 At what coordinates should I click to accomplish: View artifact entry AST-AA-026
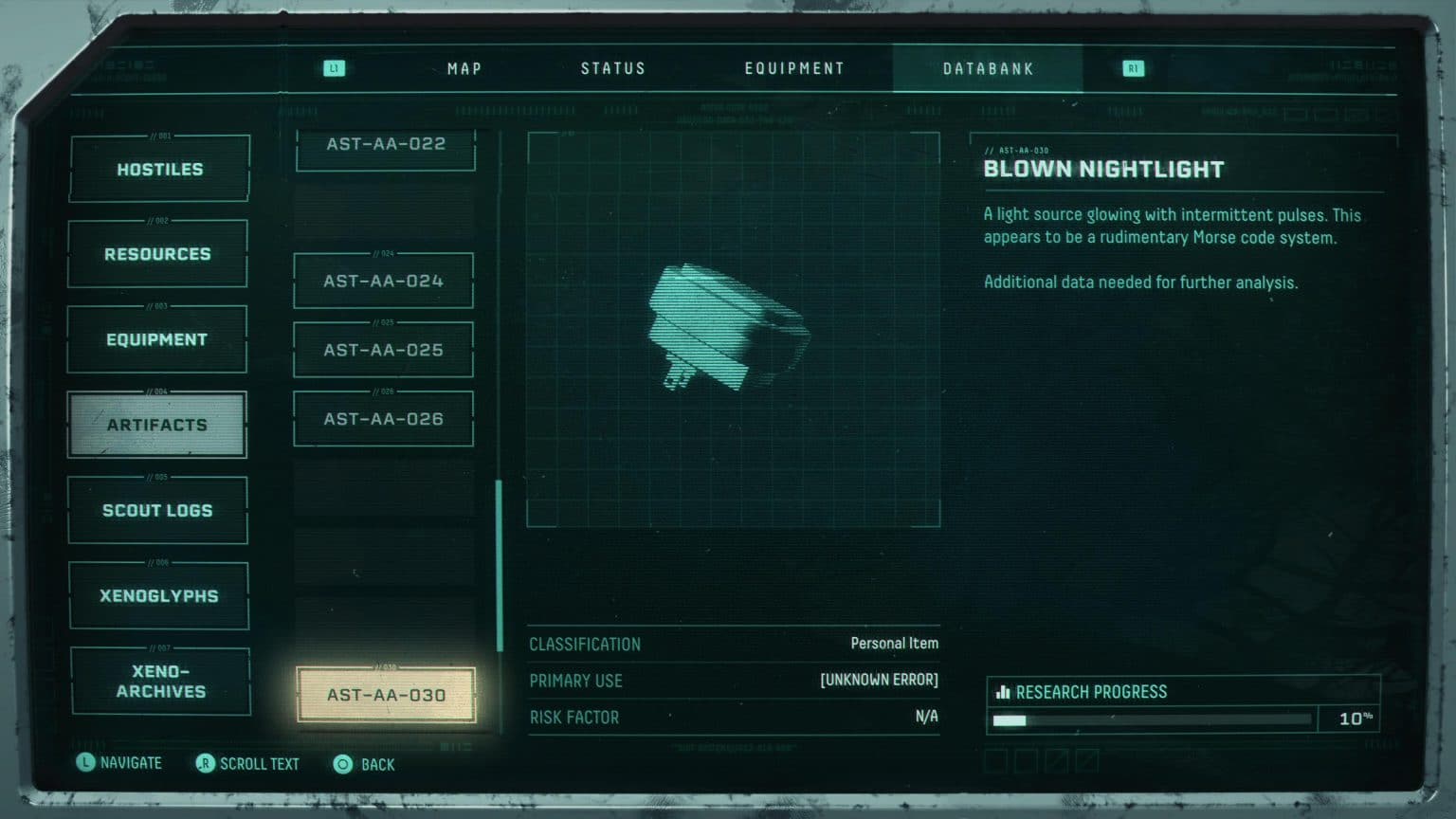pyautogui.click(x=383, y=419)
